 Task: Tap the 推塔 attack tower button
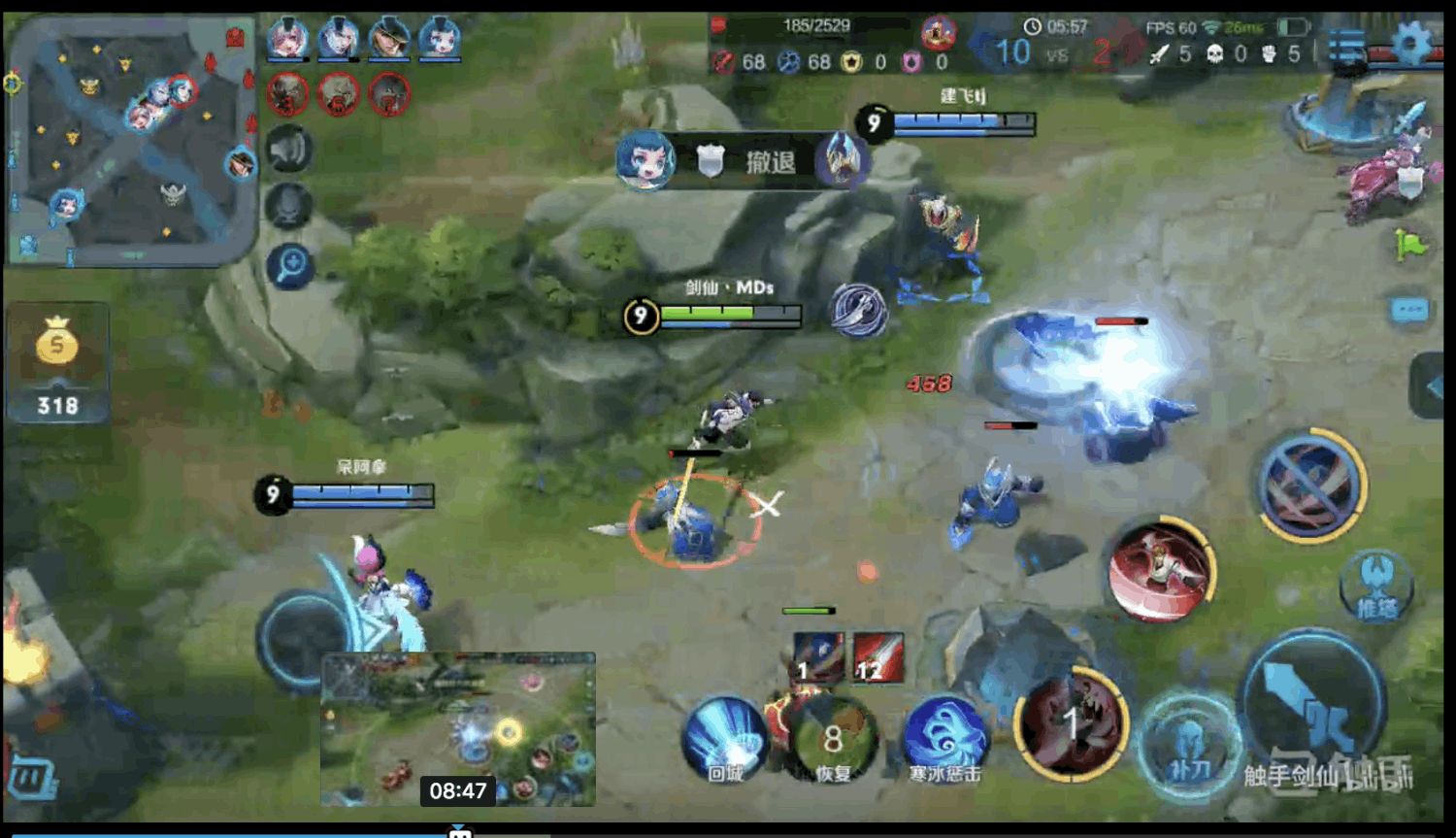1375,585
